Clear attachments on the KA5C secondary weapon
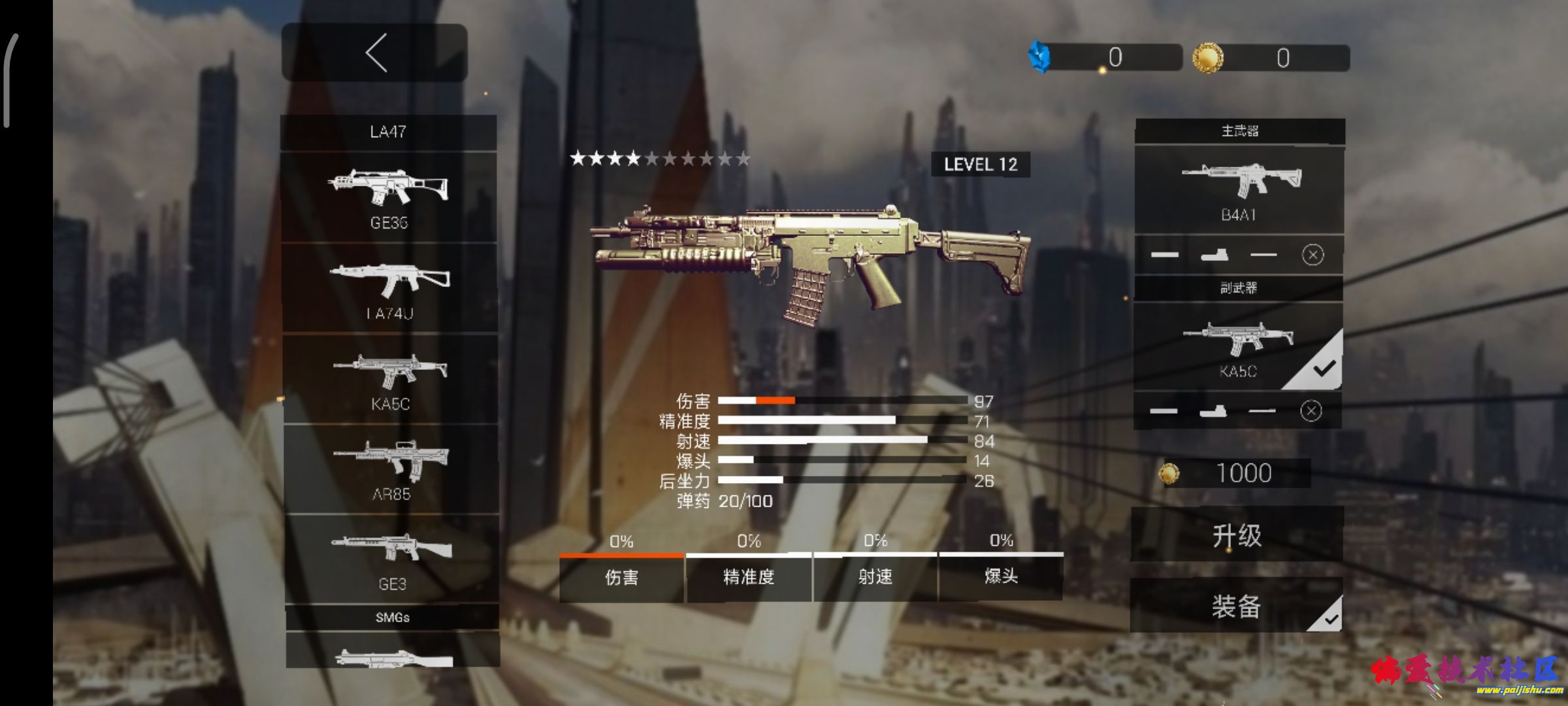Screen dimensions: 1568x706 point(1311,411)
